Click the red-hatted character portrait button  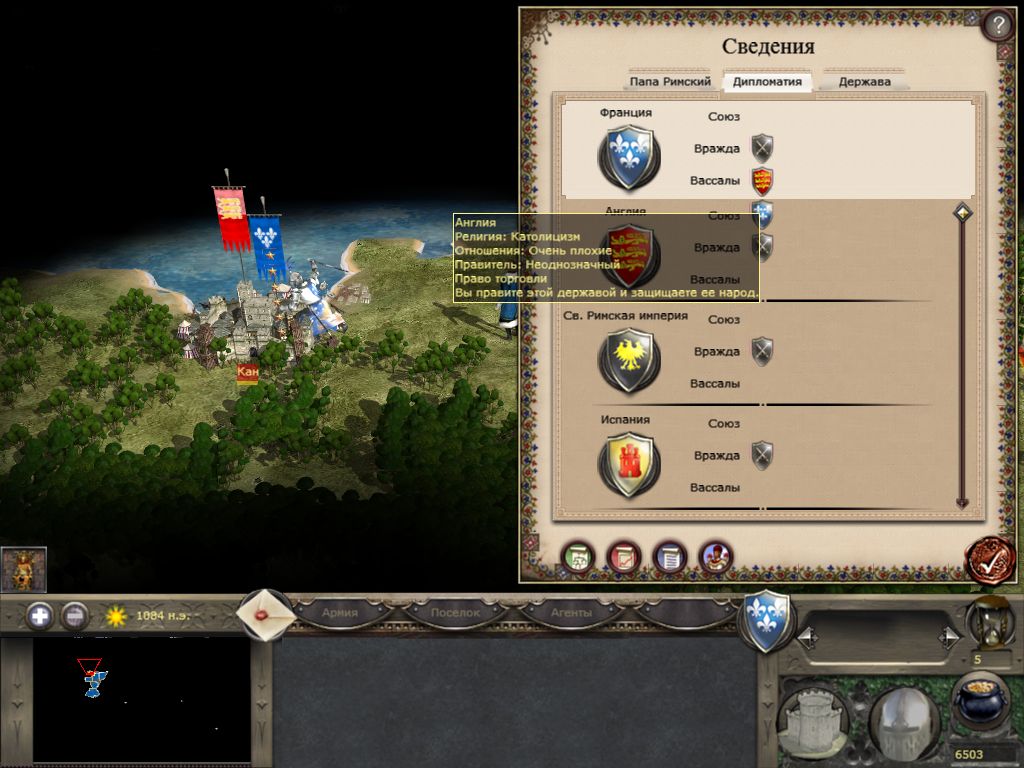716,557
